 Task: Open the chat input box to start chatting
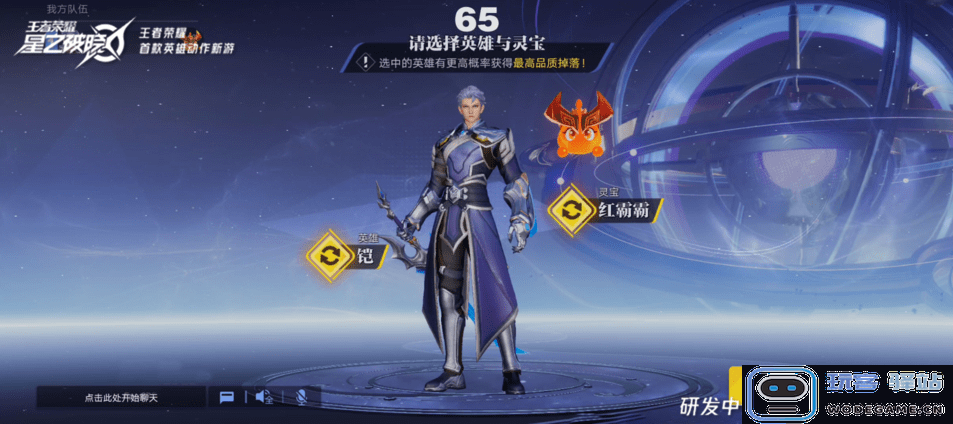121,397
